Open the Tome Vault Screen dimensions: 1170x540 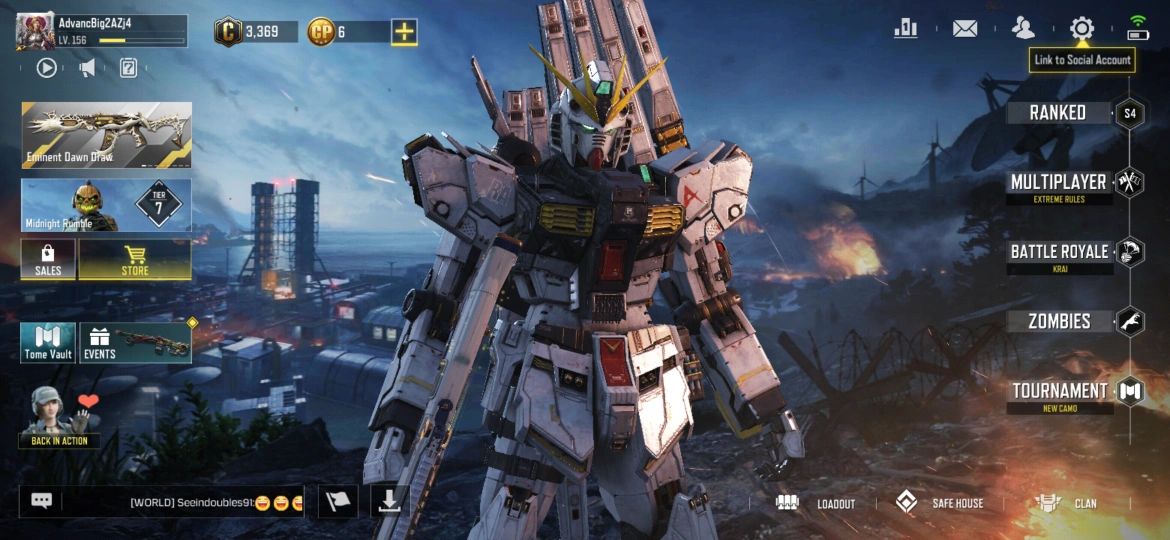click(48, 342)
